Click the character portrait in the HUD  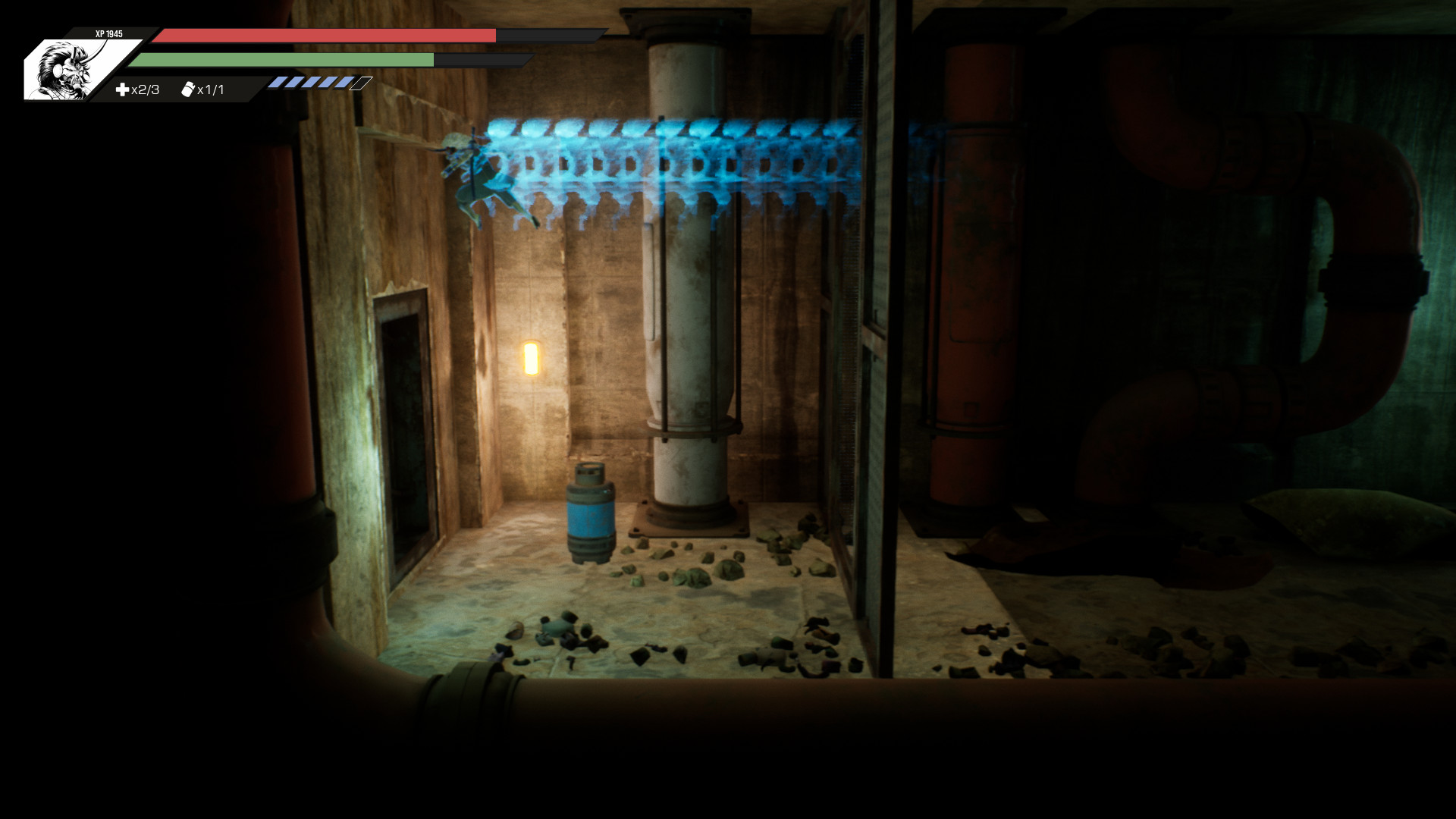pos(67,70)
